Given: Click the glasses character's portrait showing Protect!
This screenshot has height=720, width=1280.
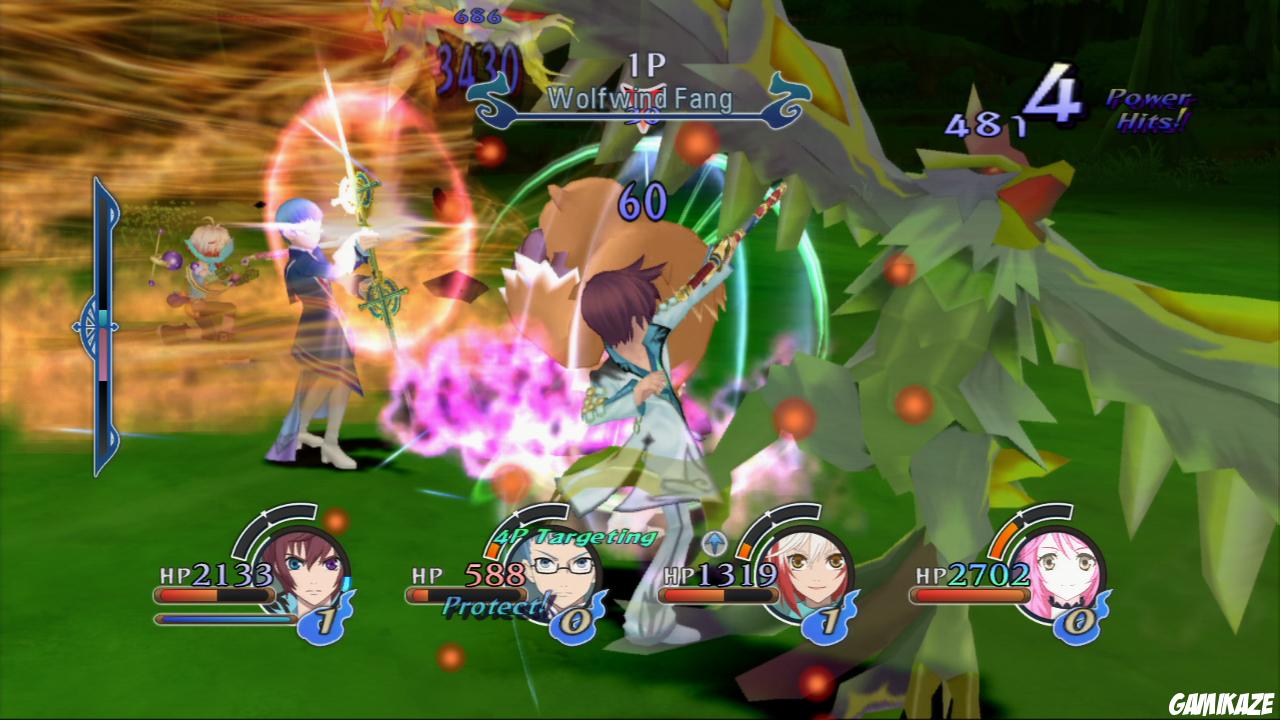Looking at the screenshot, I should pyautogui.click(x=560, y=572).
